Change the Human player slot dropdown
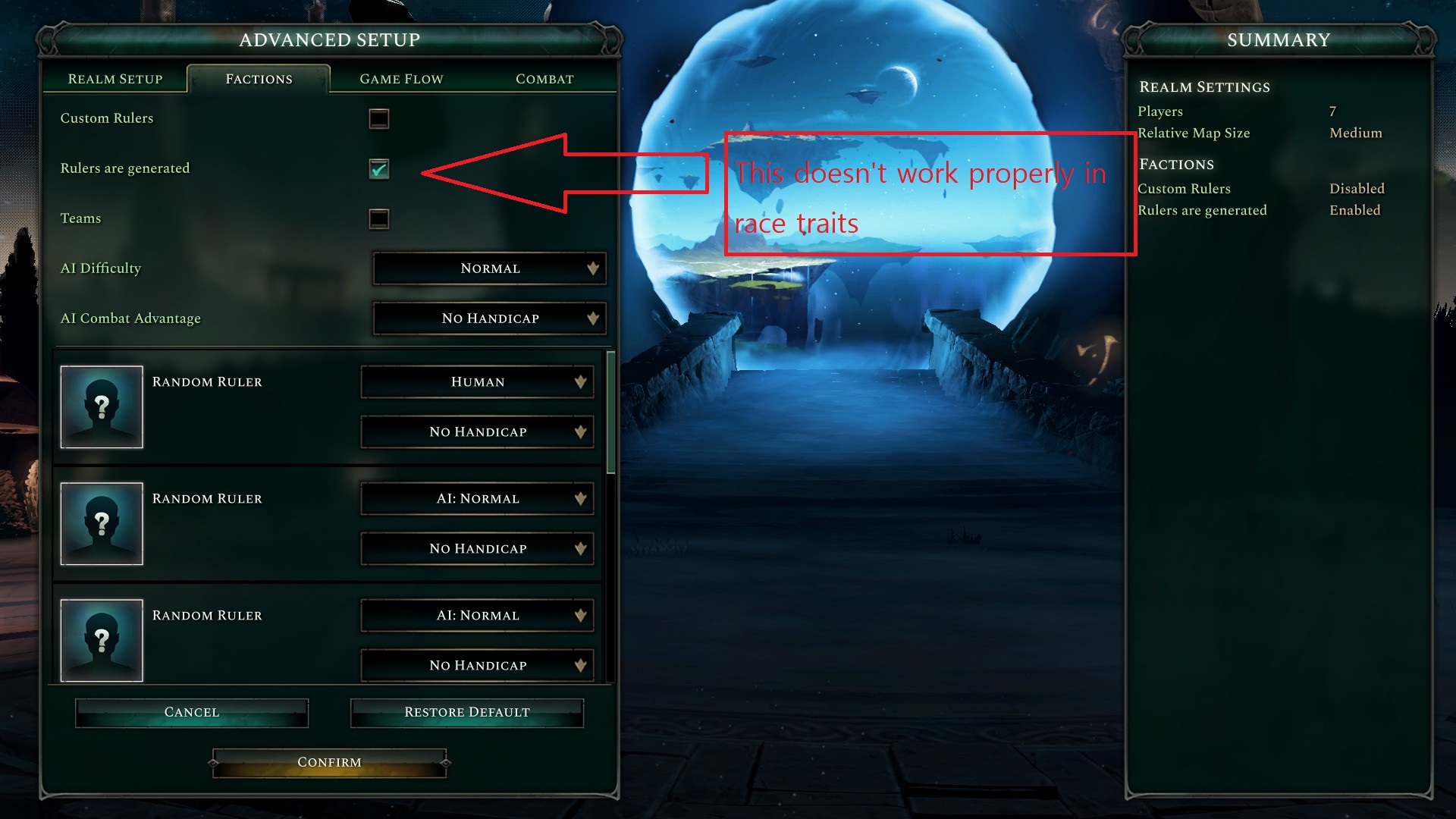 tap(476, 381)
